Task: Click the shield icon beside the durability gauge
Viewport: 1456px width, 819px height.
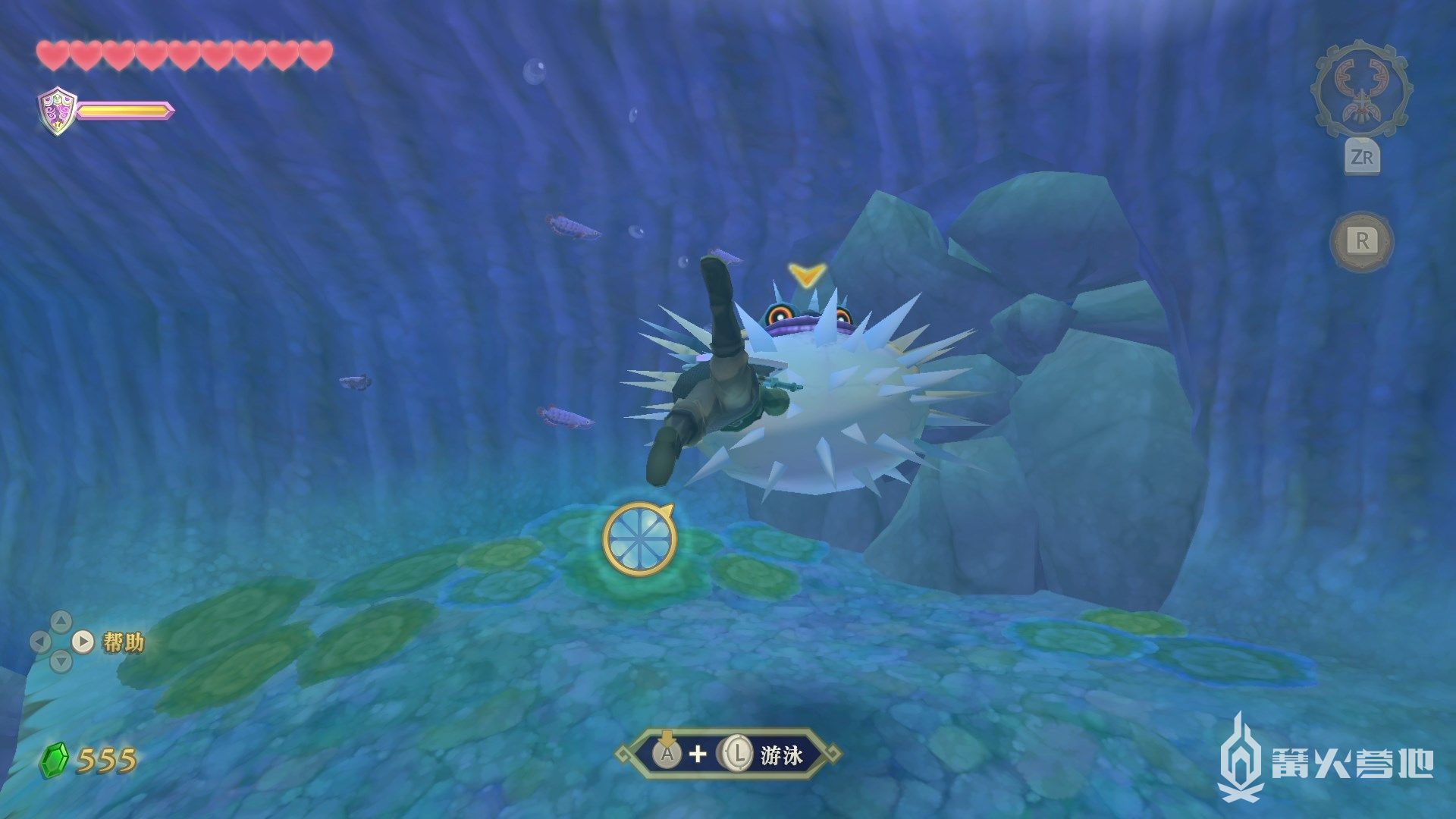Action: coord(58,111)
